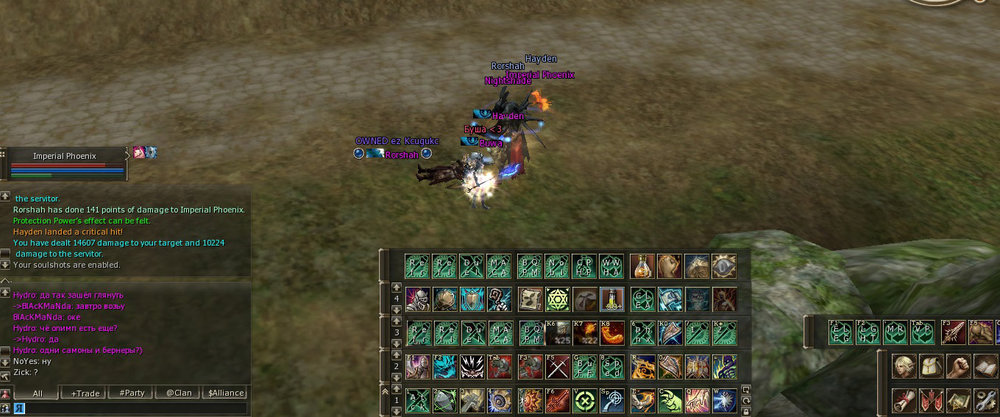Viewport: 1000px width, 417px height.
Task: Use the hexagram star skill slot
Action: click(557, 299)
